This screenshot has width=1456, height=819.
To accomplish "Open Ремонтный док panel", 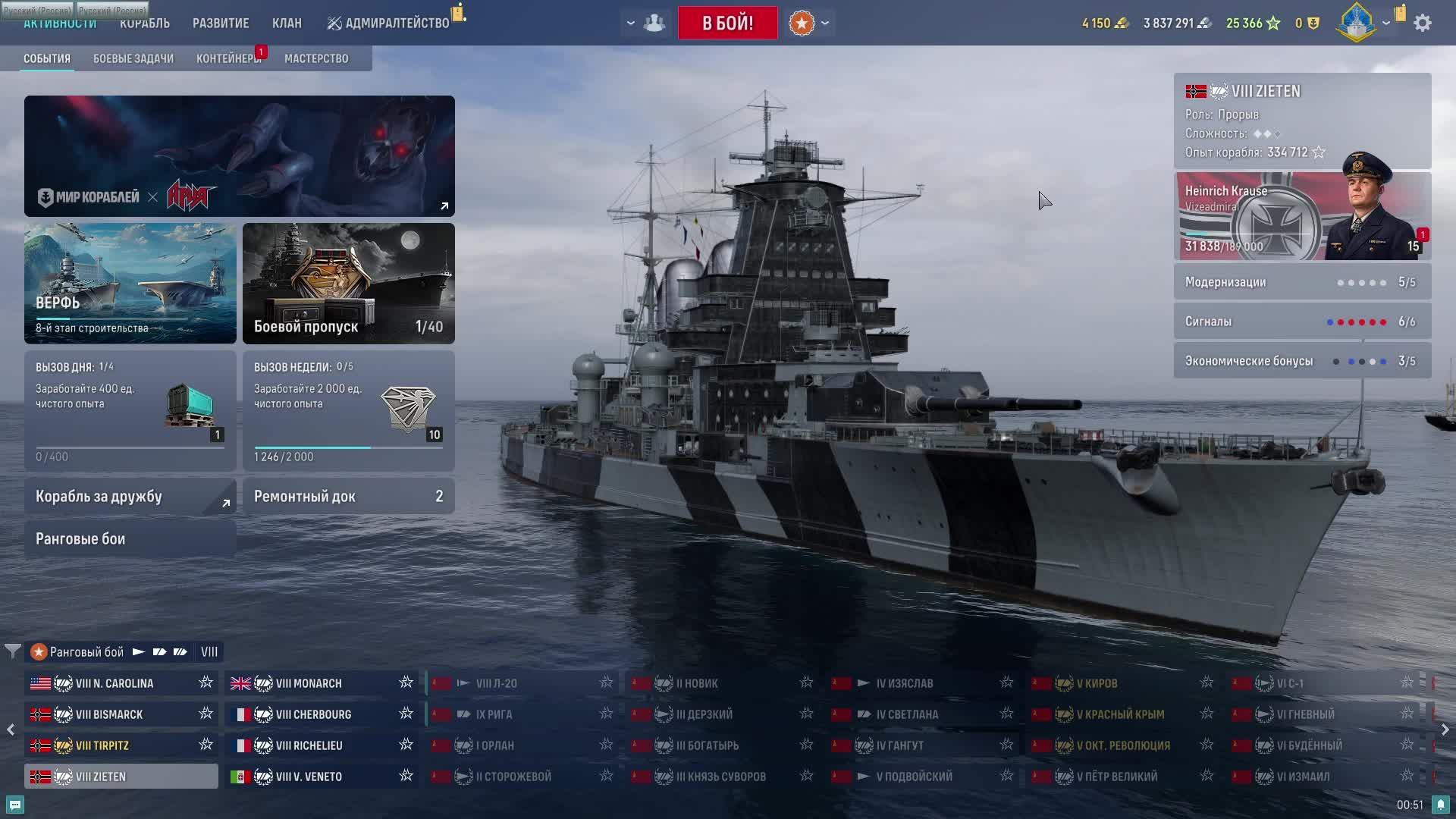I will tap(349, 497).
